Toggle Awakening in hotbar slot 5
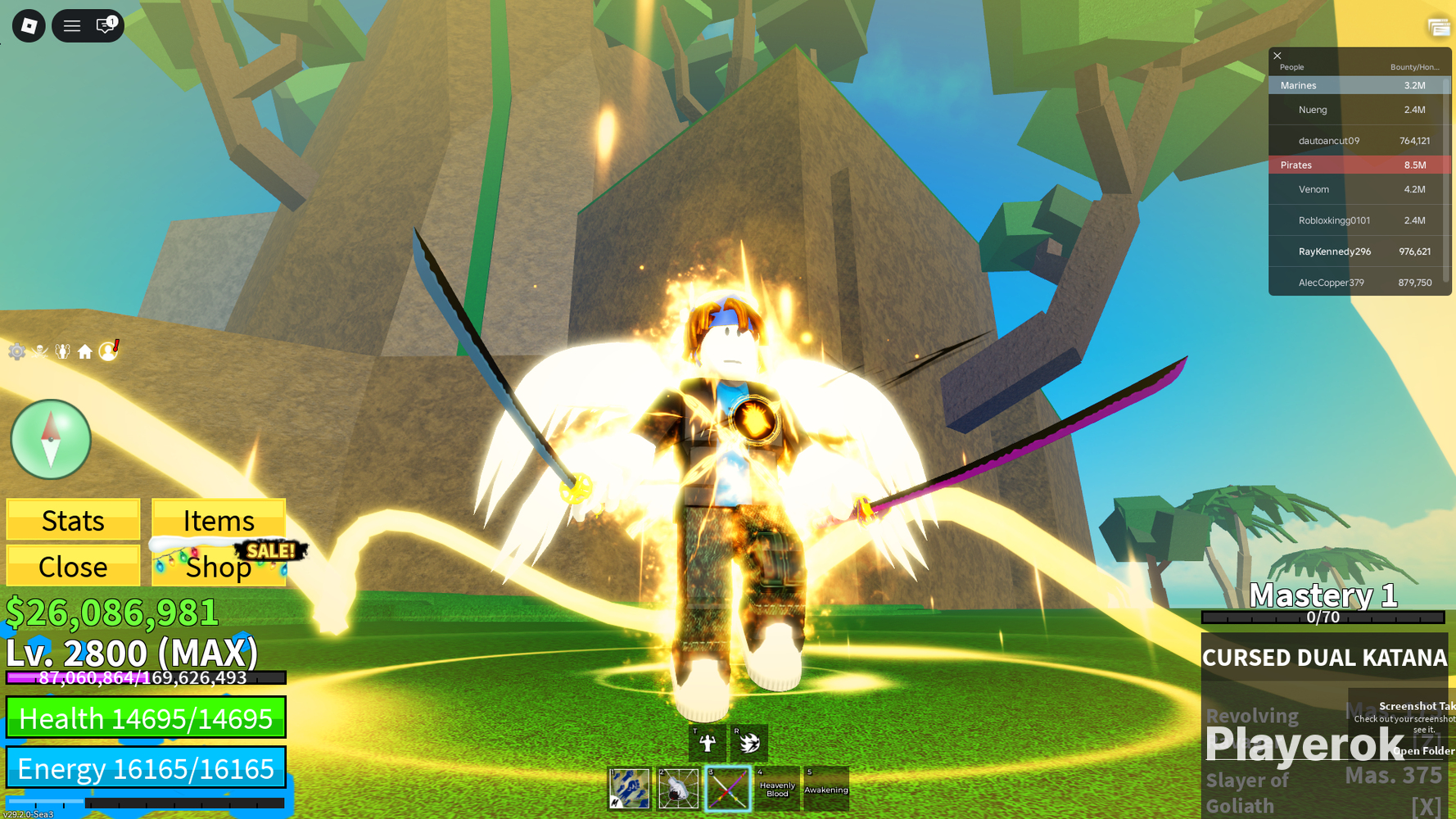1456x819 pixels. [825, 788]
